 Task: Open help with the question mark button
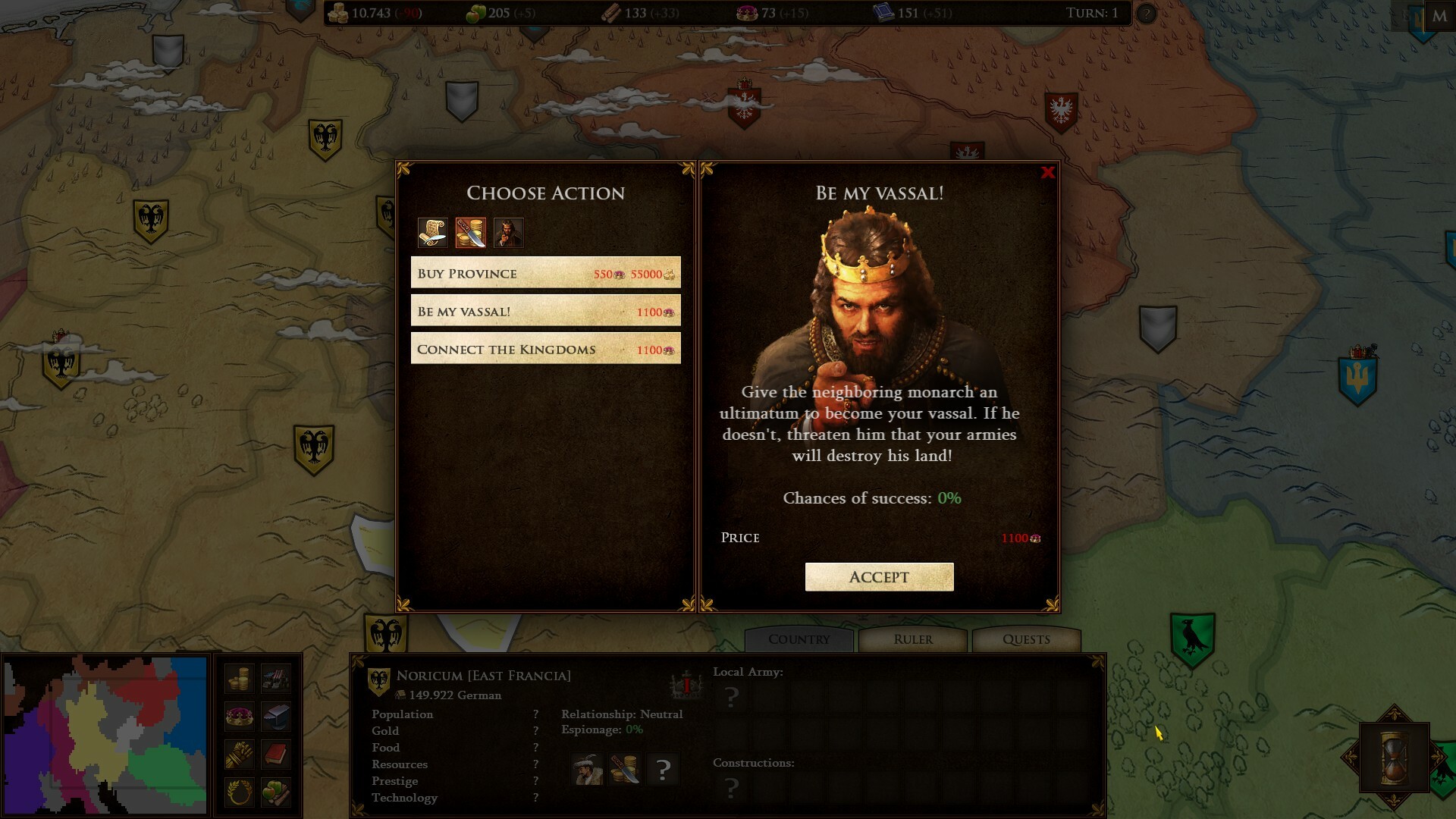1146,14
